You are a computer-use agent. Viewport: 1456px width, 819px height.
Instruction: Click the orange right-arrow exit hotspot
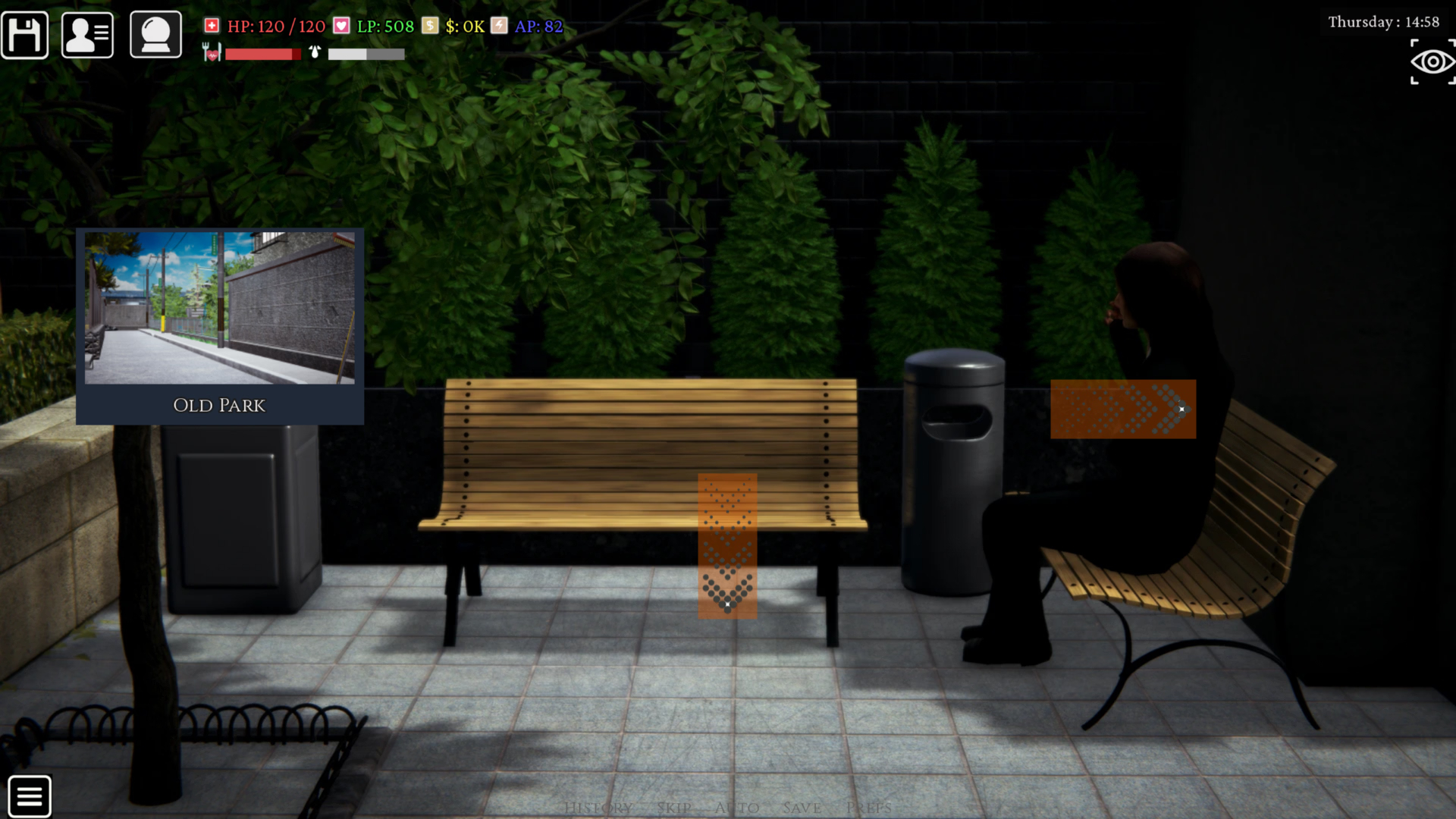pyautogui.click(x=1123, y=409)
